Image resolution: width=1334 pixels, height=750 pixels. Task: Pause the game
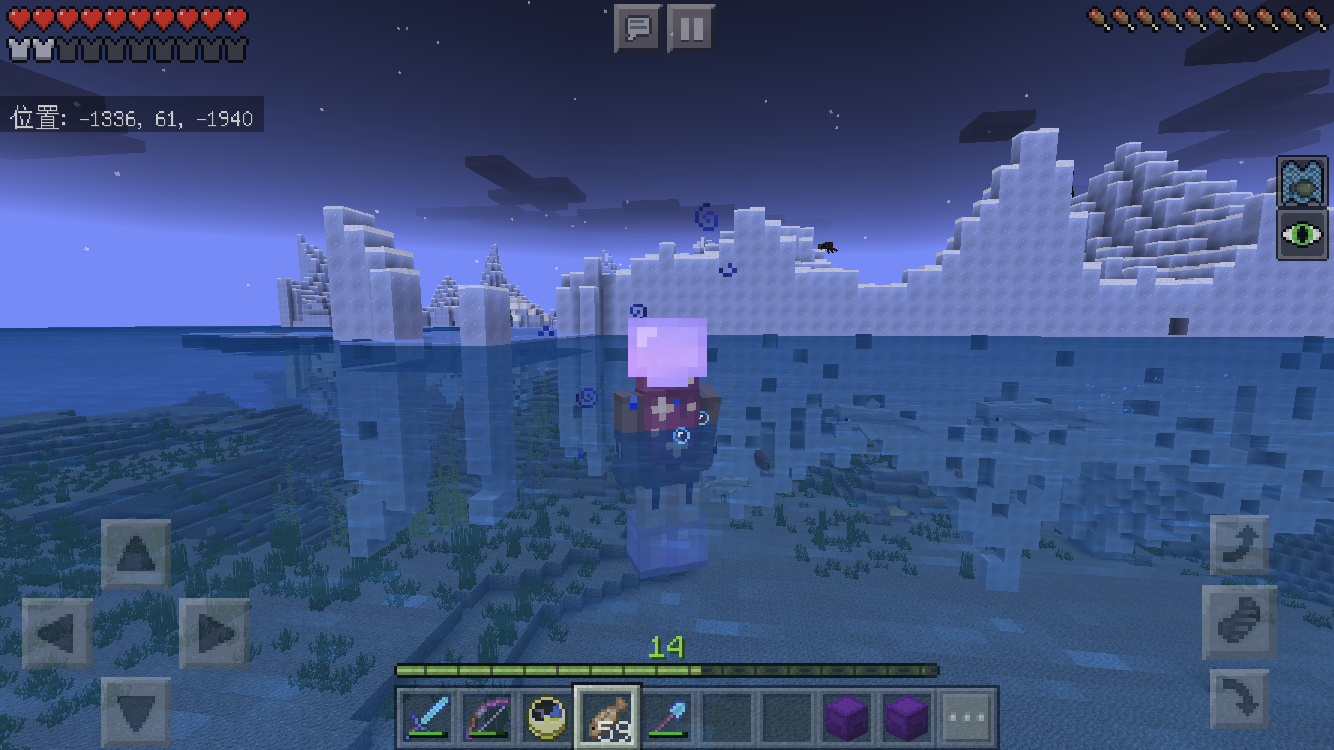690,28
